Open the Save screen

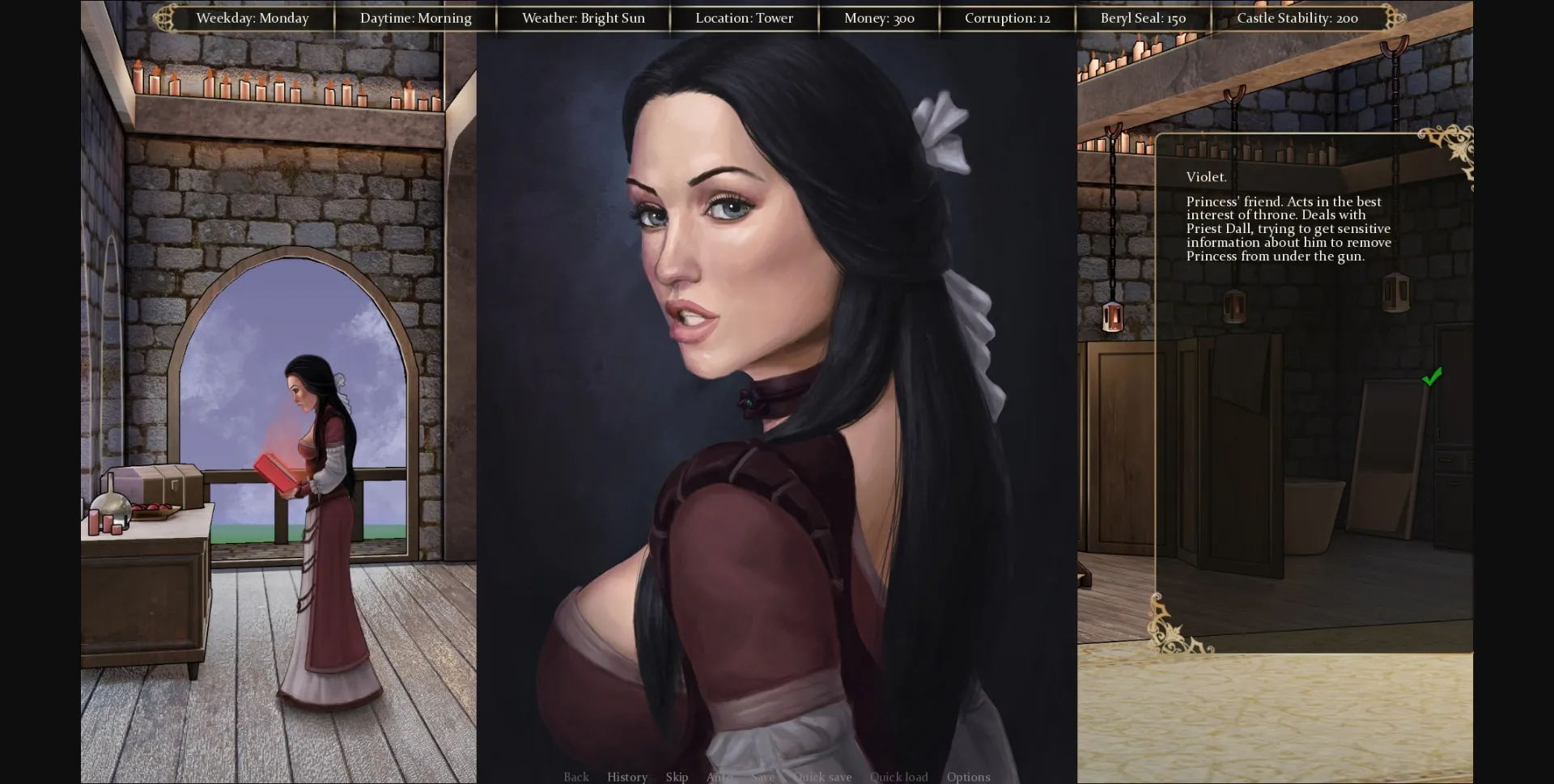click(x=762, y=776)
